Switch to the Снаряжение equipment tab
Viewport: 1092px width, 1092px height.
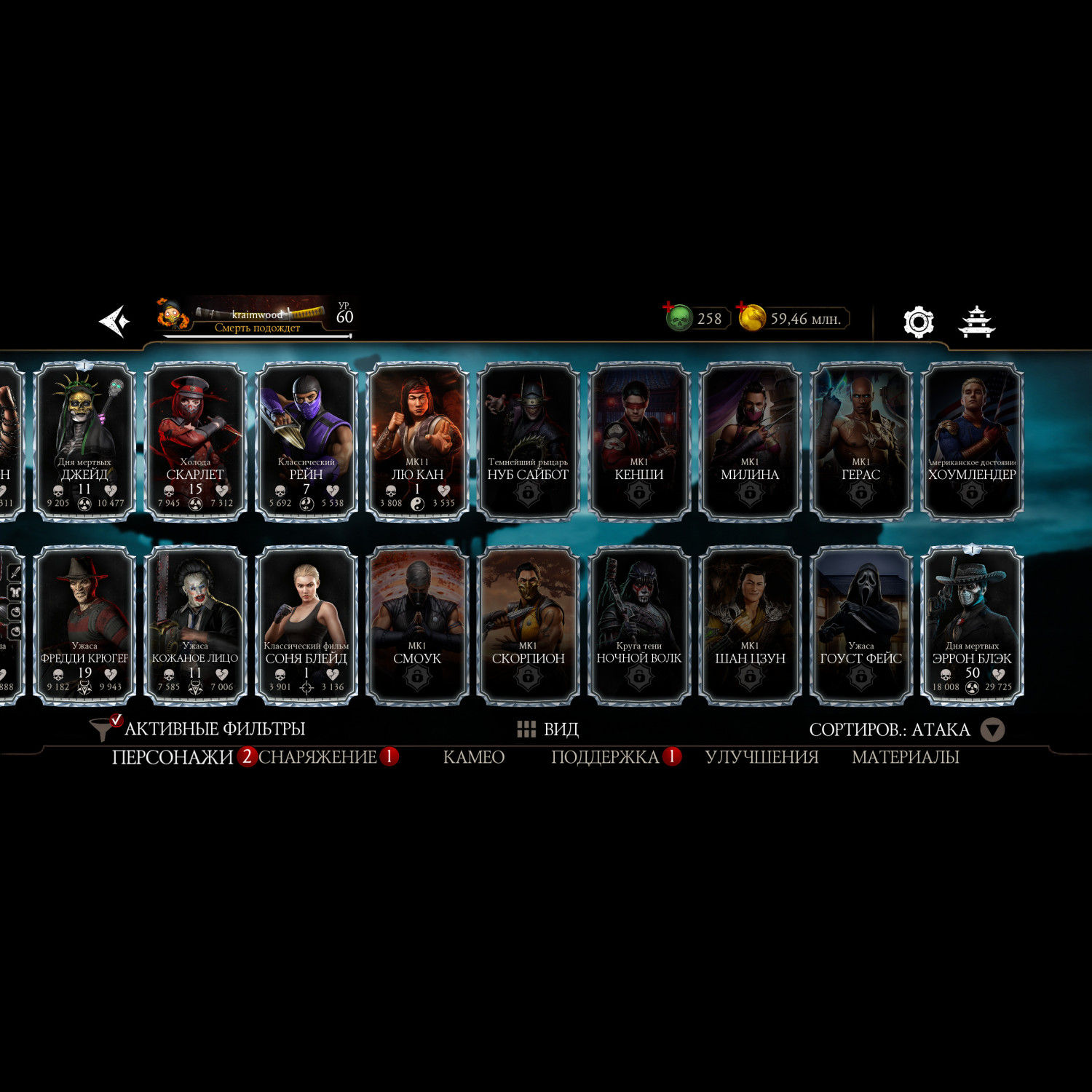click(x=317, y=757)
